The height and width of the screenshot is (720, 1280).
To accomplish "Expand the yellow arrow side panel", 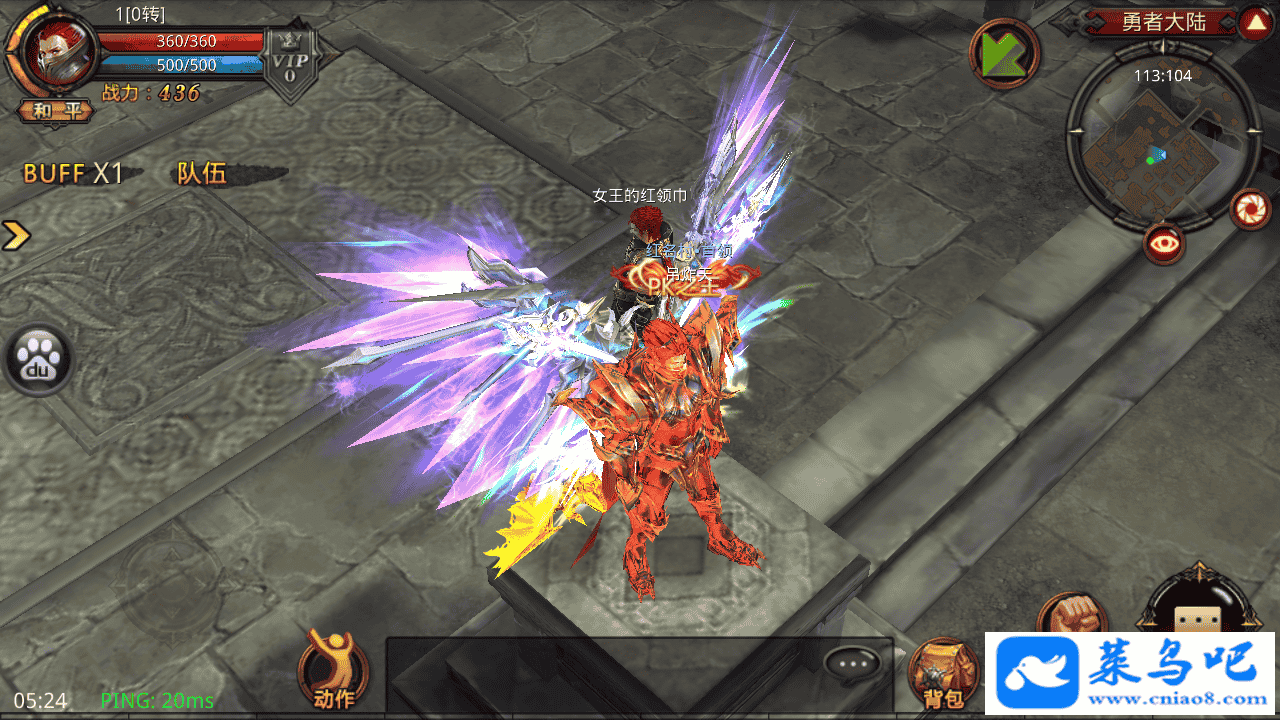I will (x=16, y=236).
